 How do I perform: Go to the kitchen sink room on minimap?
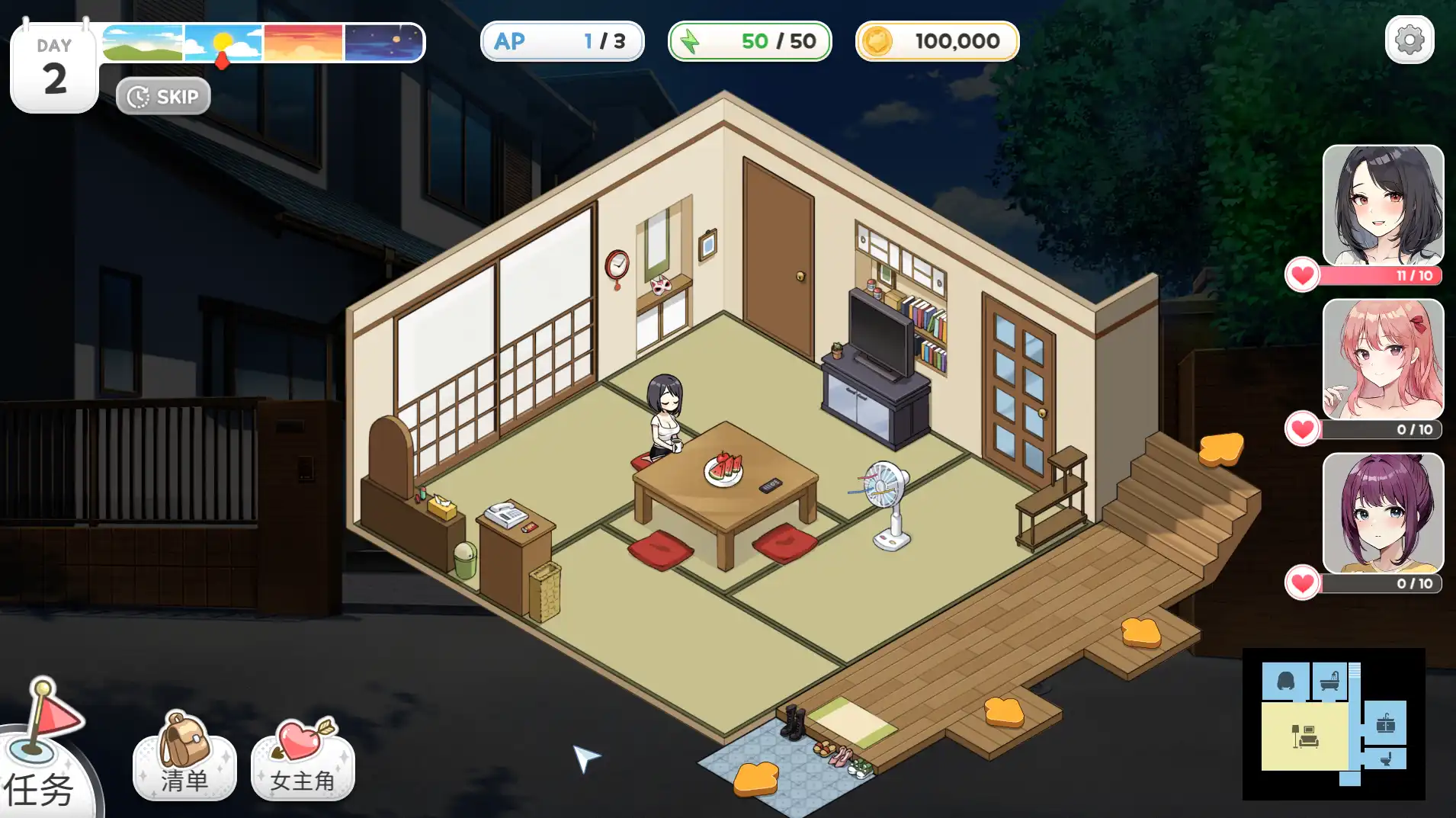point(1385,723)
